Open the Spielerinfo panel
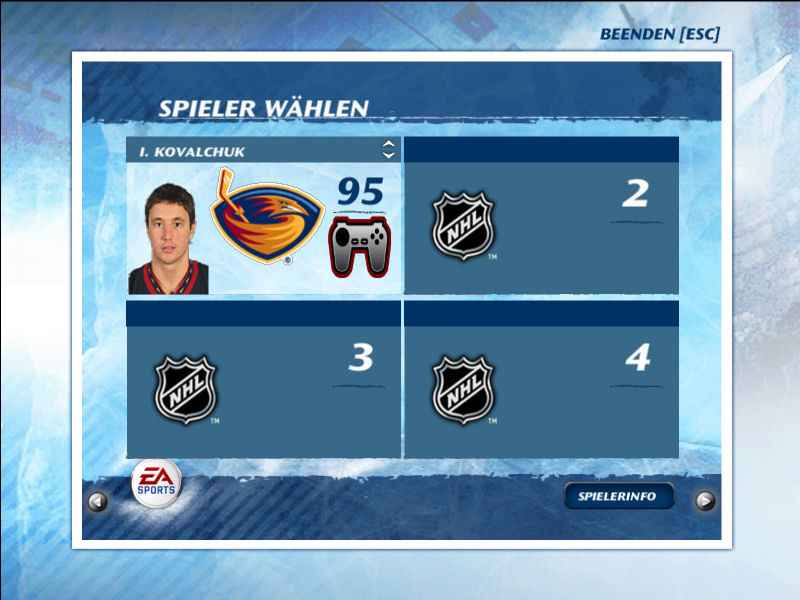Image resolution: width=800 pixels, height=600 pixels. coord(619,496)
